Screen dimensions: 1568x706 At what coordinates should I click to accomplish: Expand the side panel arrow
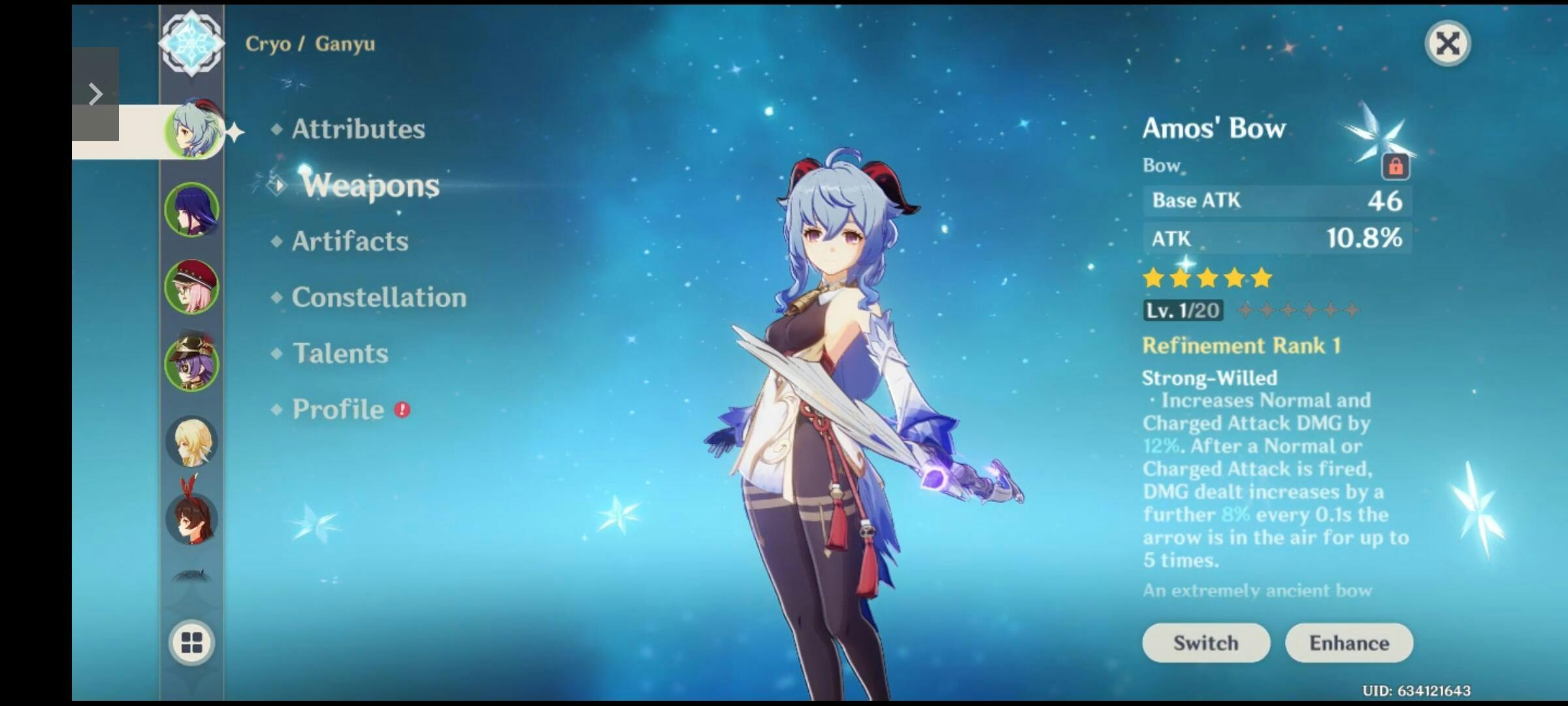(x=95, y=94)
